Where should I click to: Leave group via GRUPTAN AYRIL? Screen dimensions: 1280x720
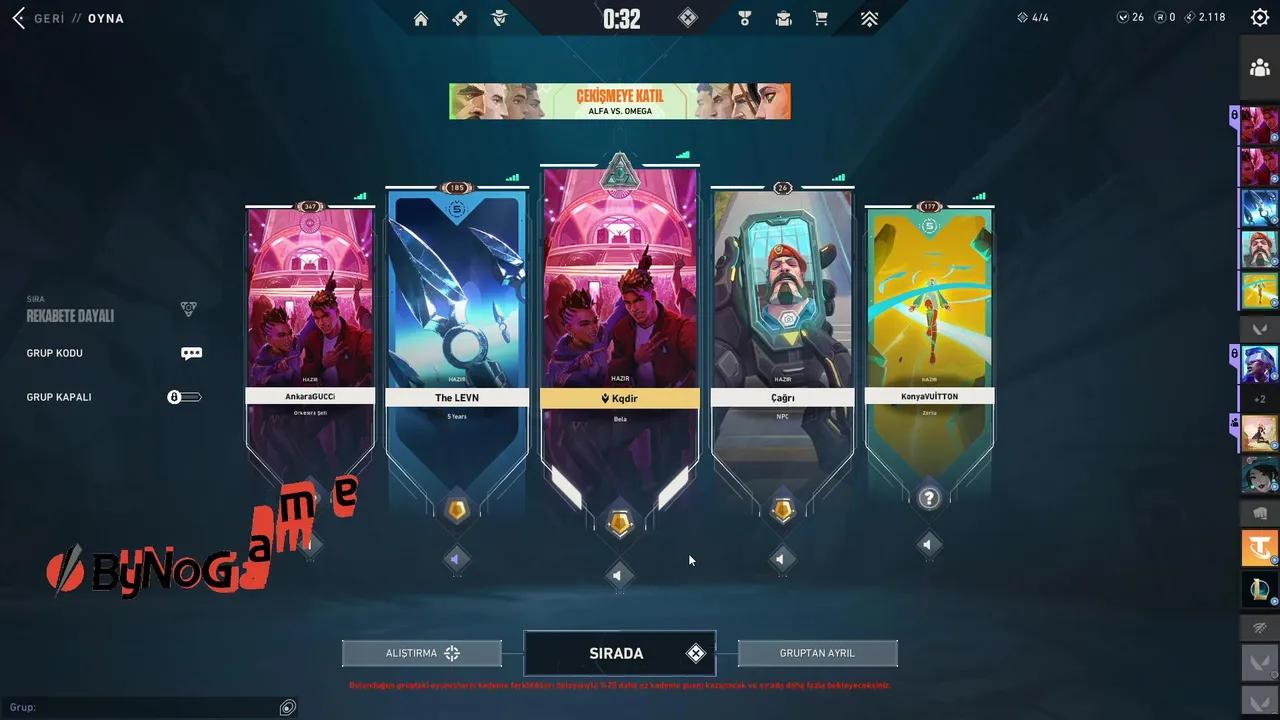pos(817,652)
